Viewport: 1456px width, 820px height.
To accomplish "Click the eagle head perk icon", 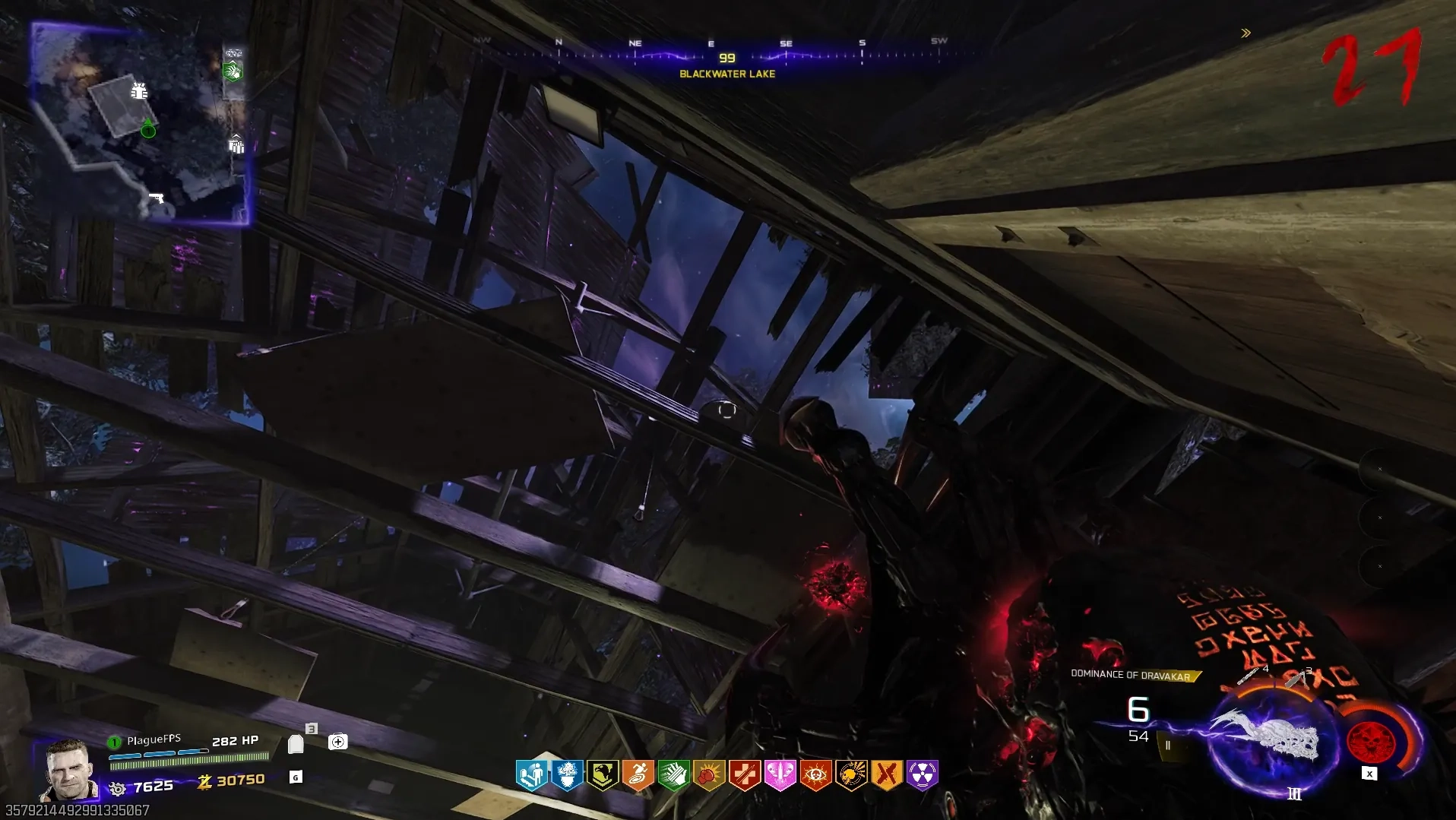I will (x=603, y=775).
